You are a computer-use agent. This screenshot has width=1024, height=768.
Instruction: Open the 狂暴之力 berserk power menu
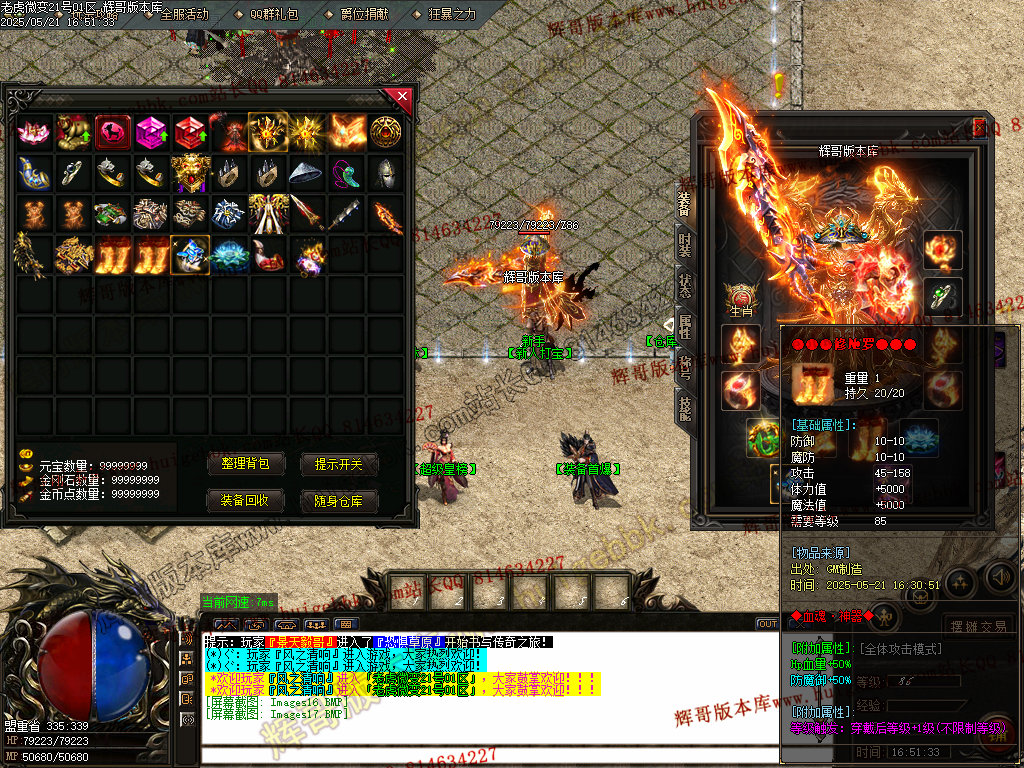[452, 15]
